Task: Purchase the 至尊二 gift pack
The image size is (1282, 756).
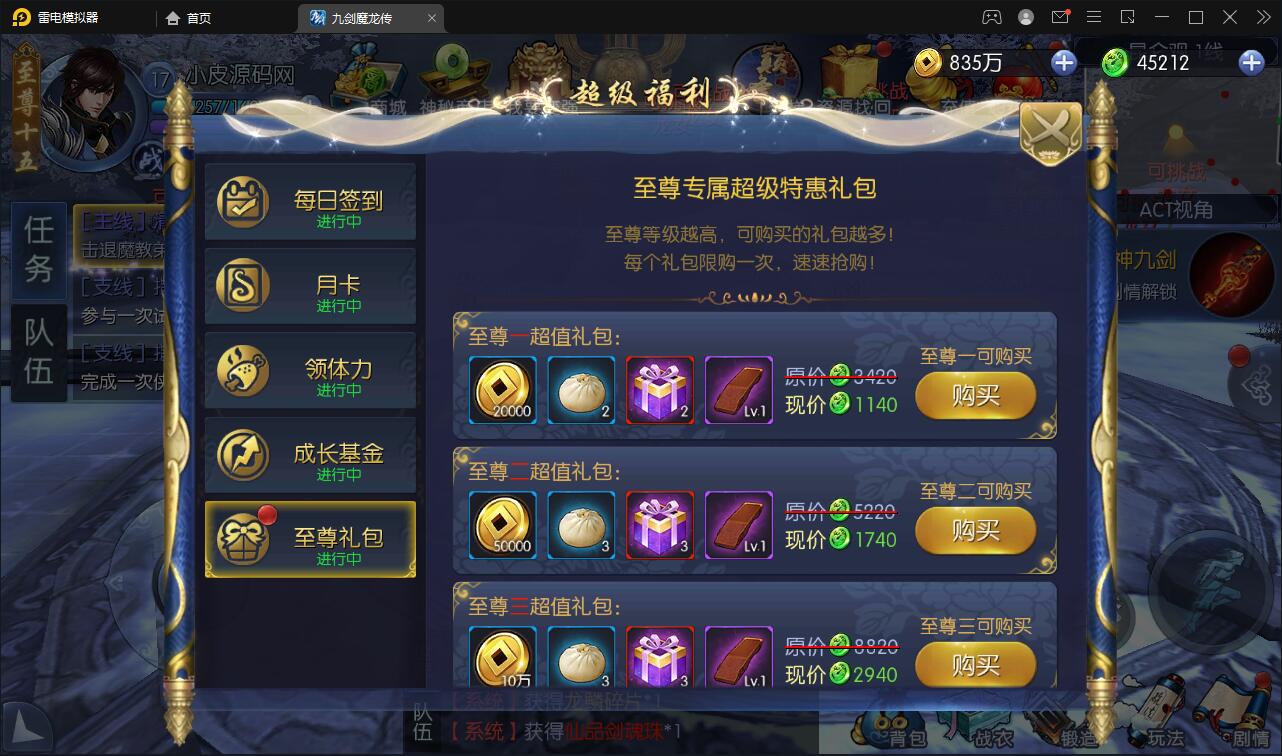Action: [976, 531]
